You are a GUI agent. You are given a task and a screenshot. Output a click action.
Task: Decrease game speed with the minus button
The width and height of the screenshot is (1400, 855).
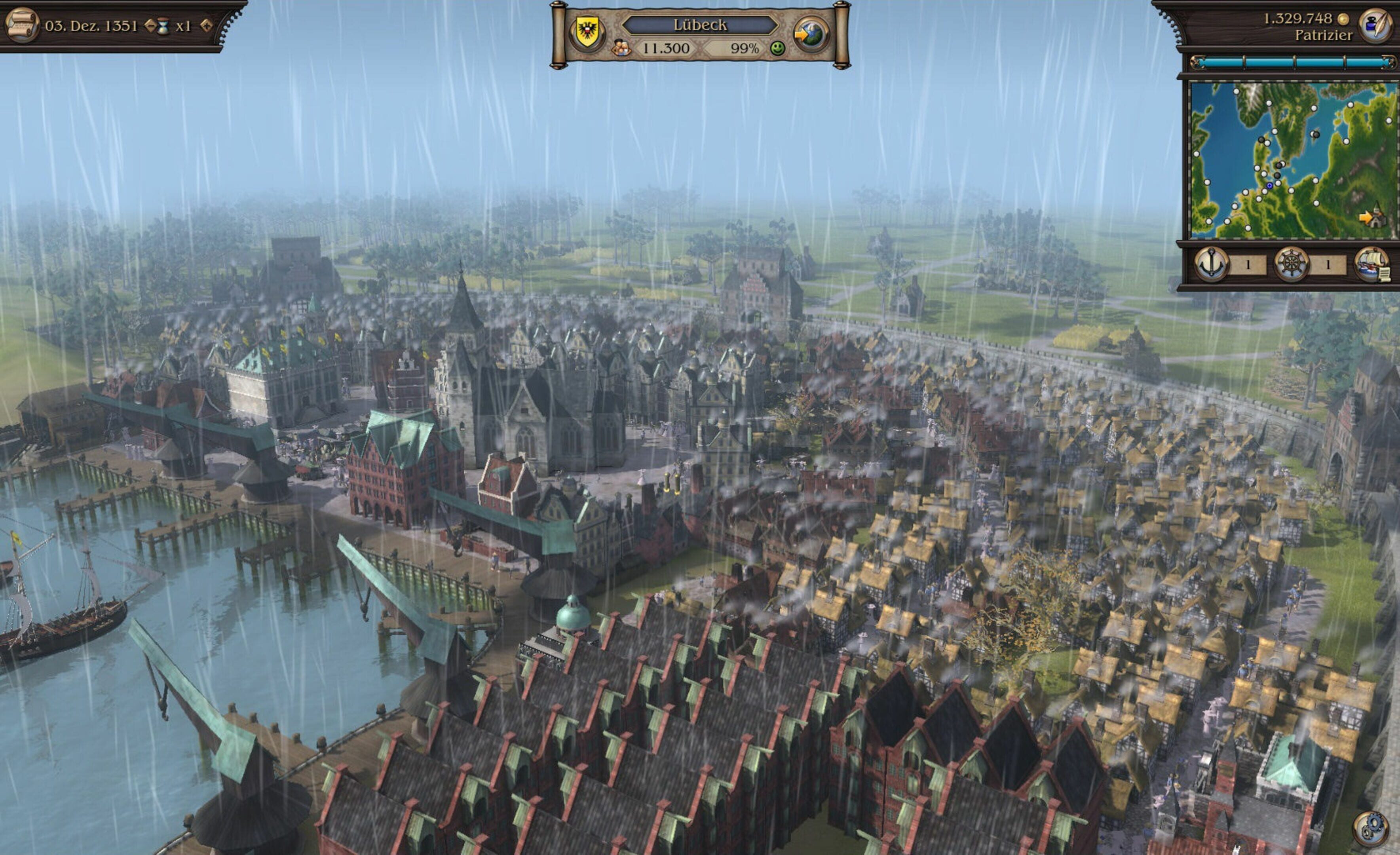(x=150, y=25)
